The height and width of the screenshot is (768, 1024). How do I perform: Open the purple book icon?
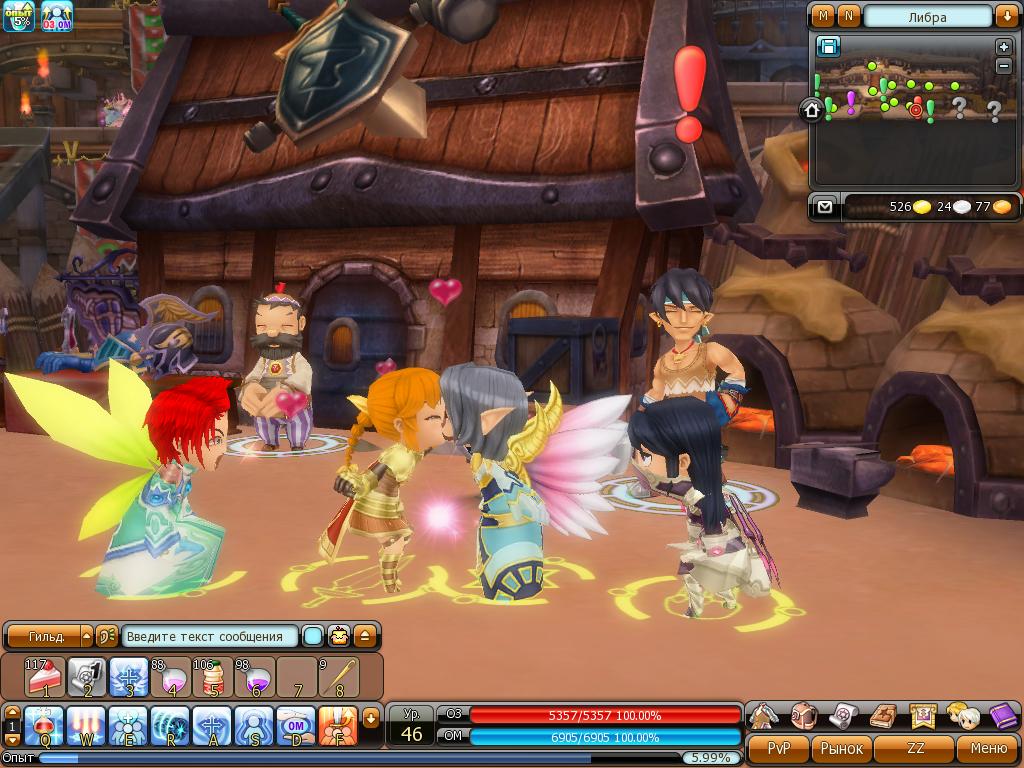coord(1002,715)
